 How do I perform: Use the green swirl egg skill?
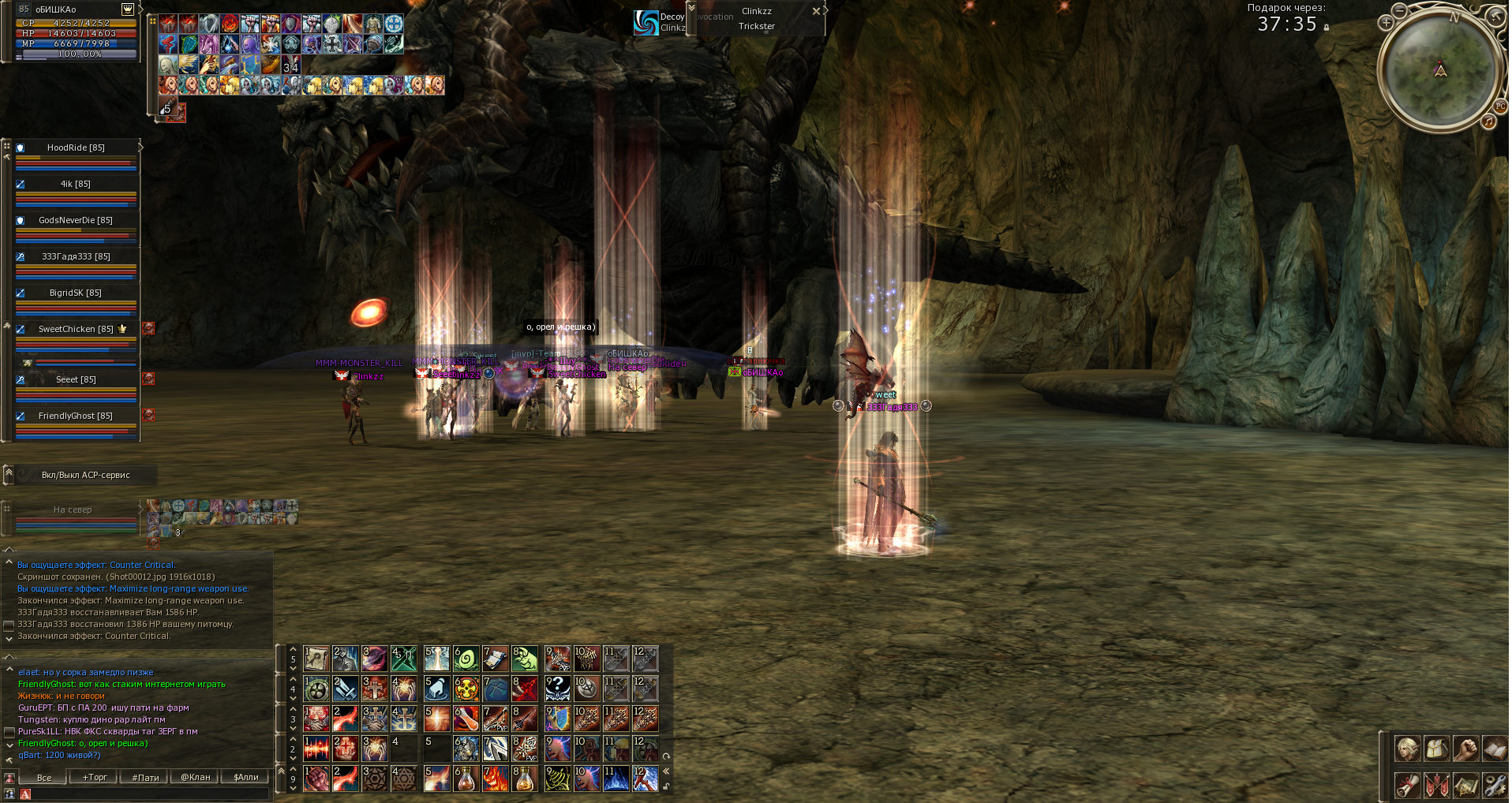pyautogui.click(x=466, y=659)
